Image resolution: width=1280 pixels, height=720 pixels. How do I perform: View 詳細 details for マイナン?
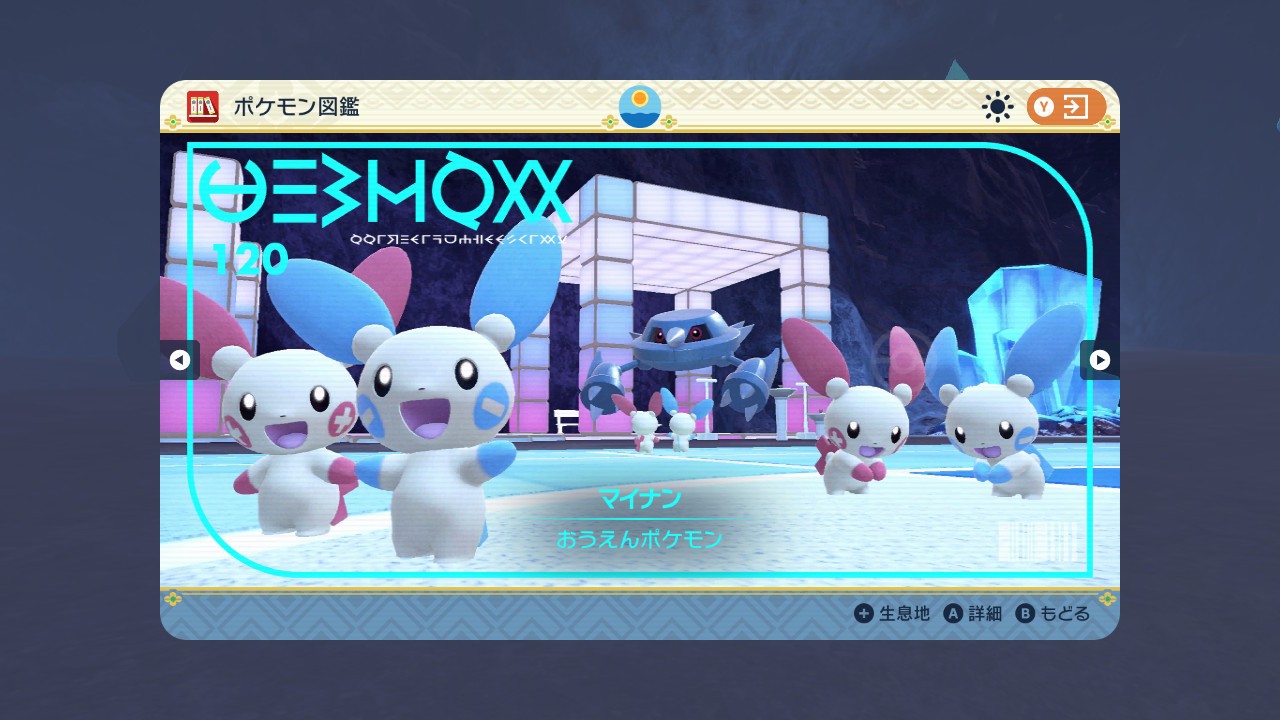tap(973, 613)
